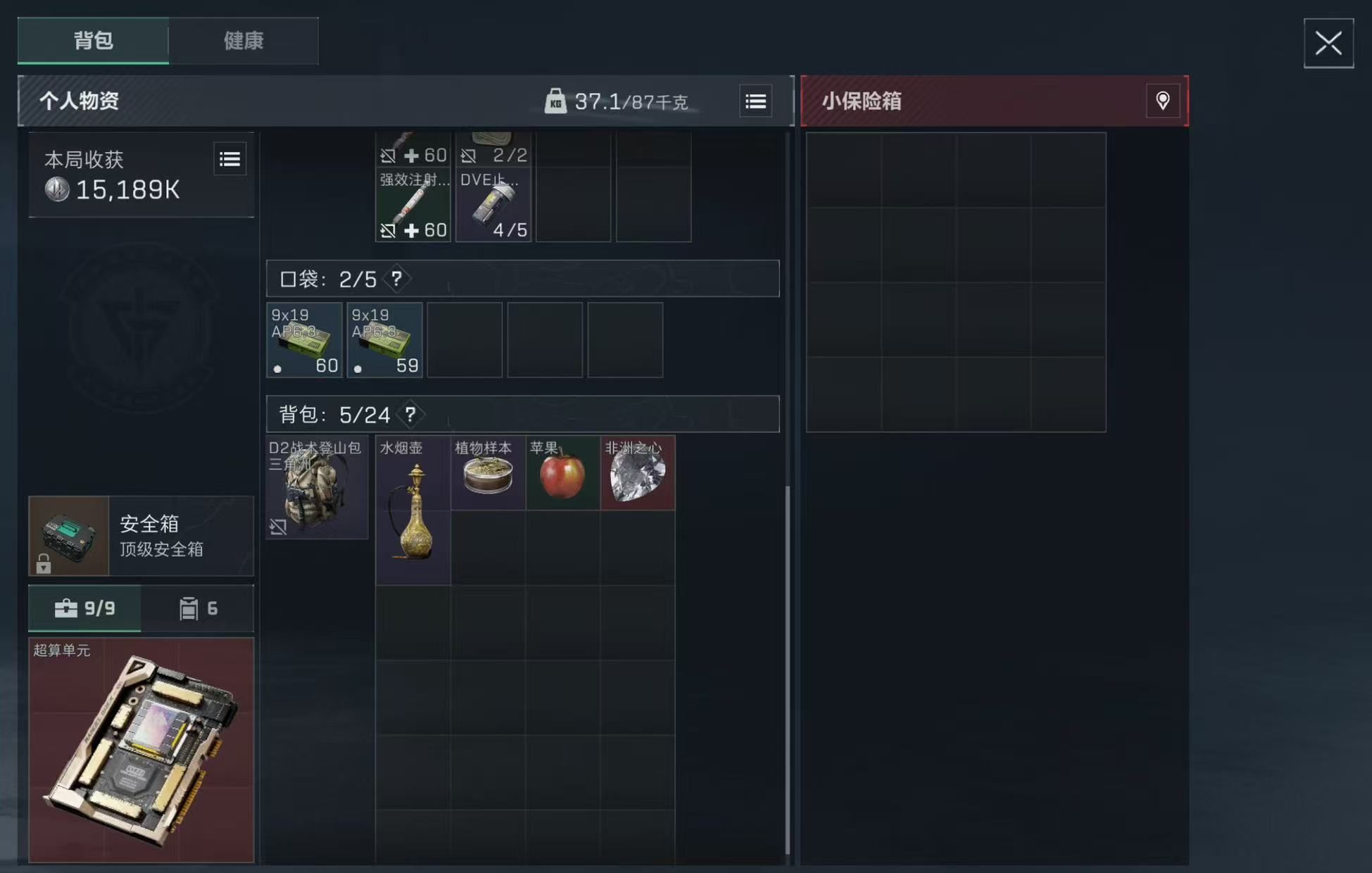Screen dimensions: 1372x873
Task: Select the 非洲之心 diamond item
Action: point(637,473)
